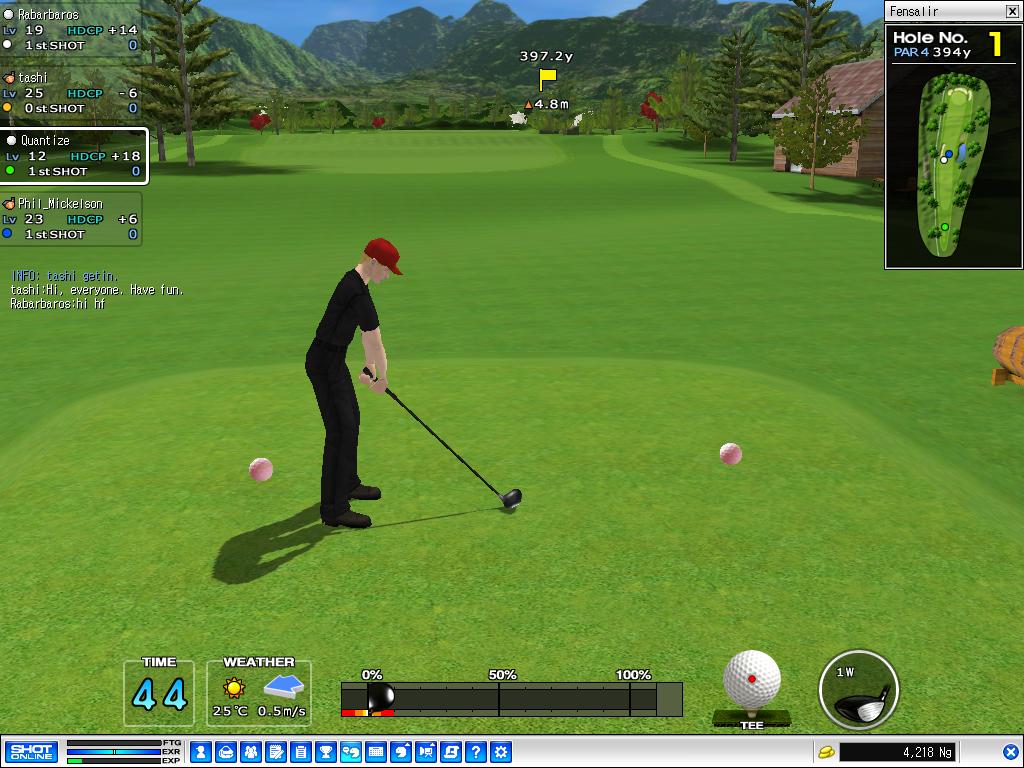Select the 1W driver club icon
The image size is (1024, 768).
tap(858, 689)
